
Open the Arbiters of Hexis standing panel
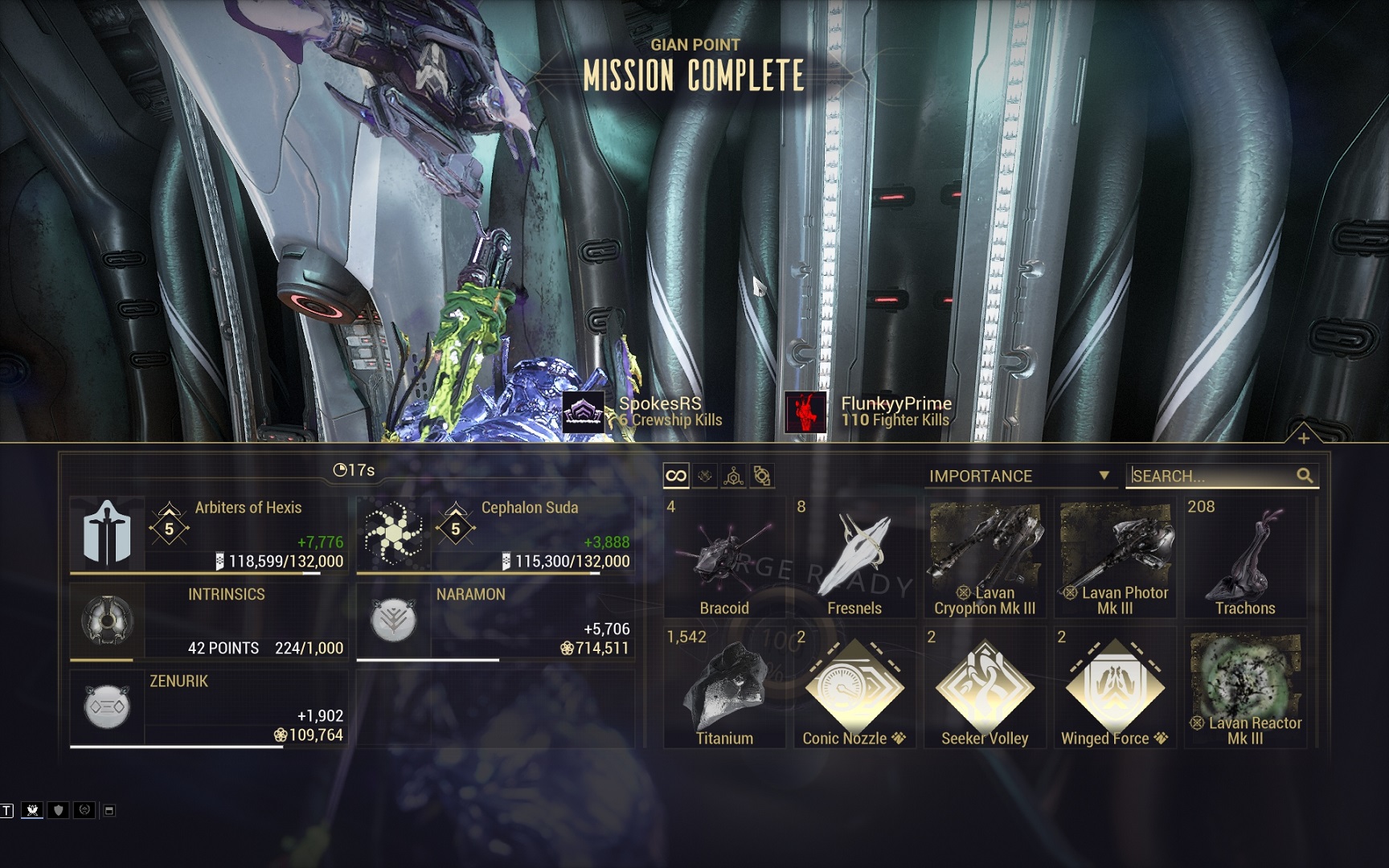pos(209,534)
